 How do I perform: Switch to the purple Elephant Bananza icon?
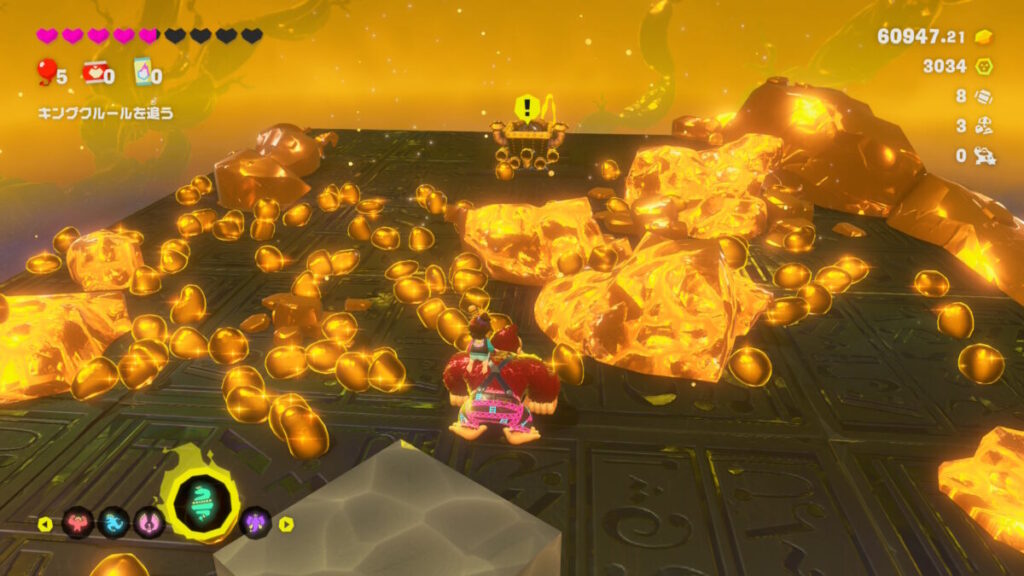click(x=256, y=522)
